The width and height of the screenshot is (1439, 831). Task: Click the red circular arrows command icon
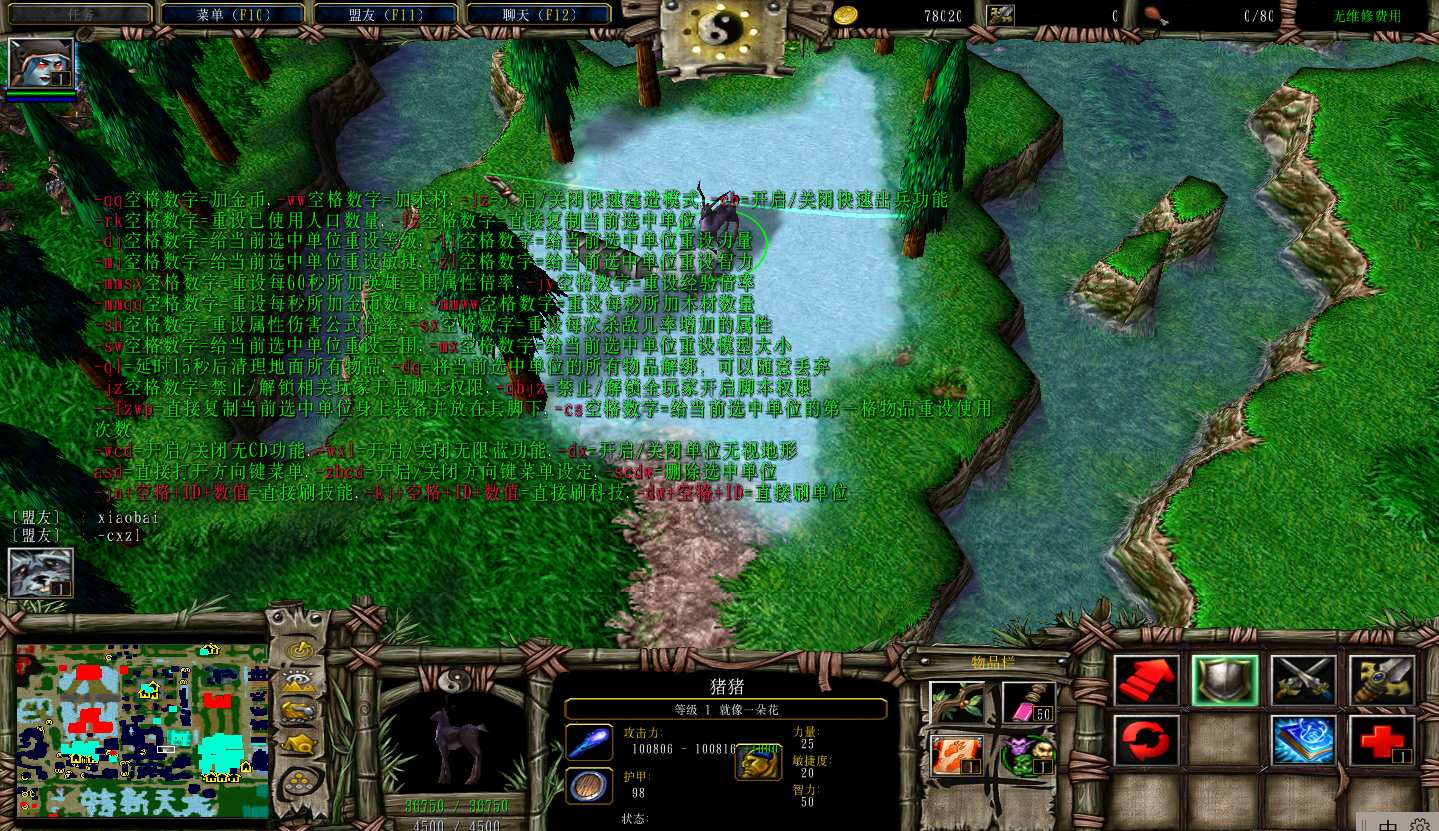[x=1147, y=740]
